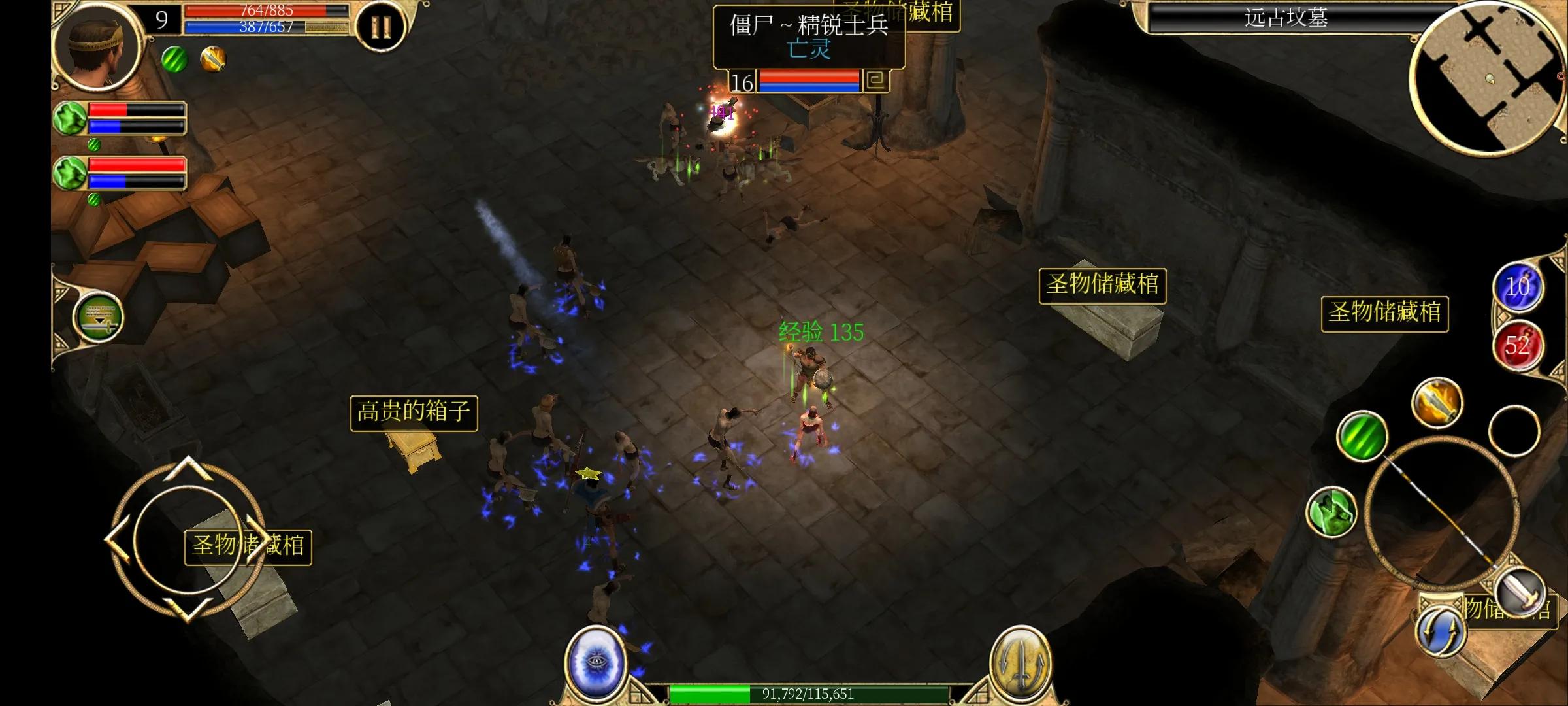Tap the silver sword button beside the bow

1520,592
